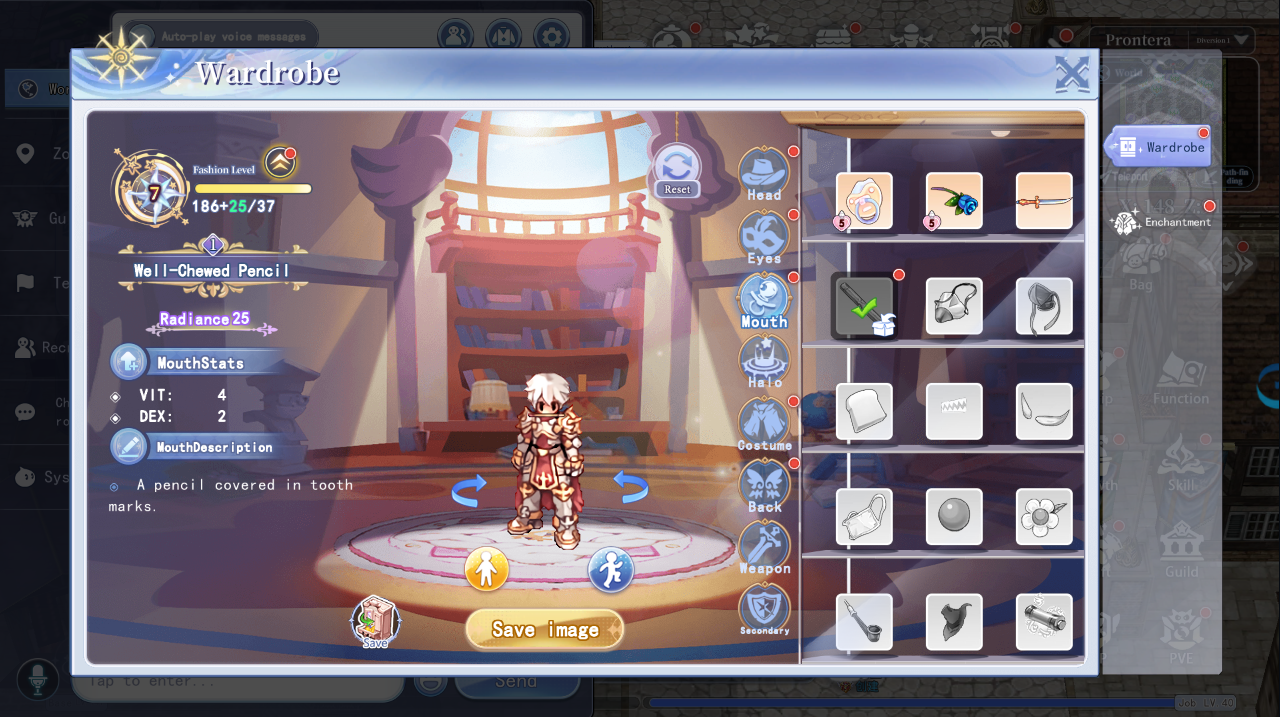Click the Save wardrobe icon

coord(375,622)
